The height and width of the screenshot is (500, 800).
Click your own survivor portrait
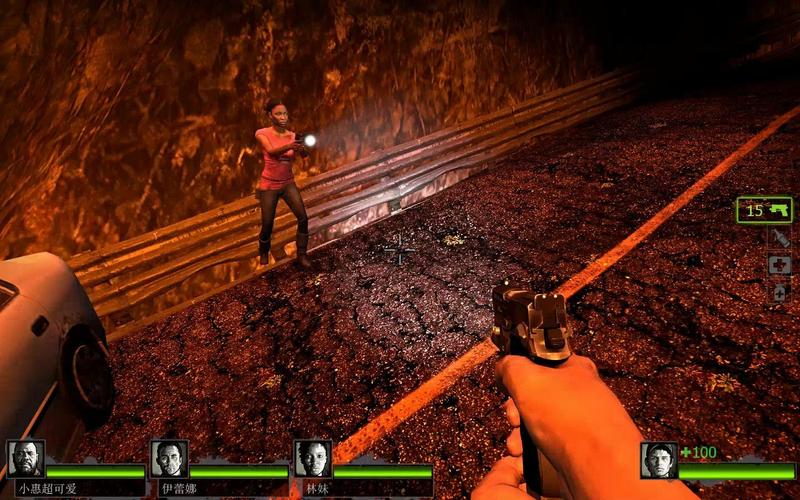(659, 460)
